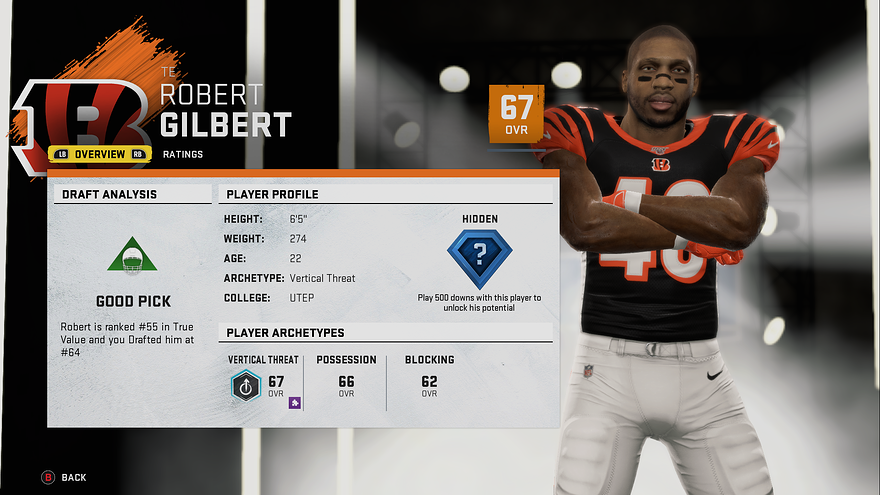This screenshot has height=495, width=880.
Task: Switch to the Ratings tab
Action: pos(184,154)
